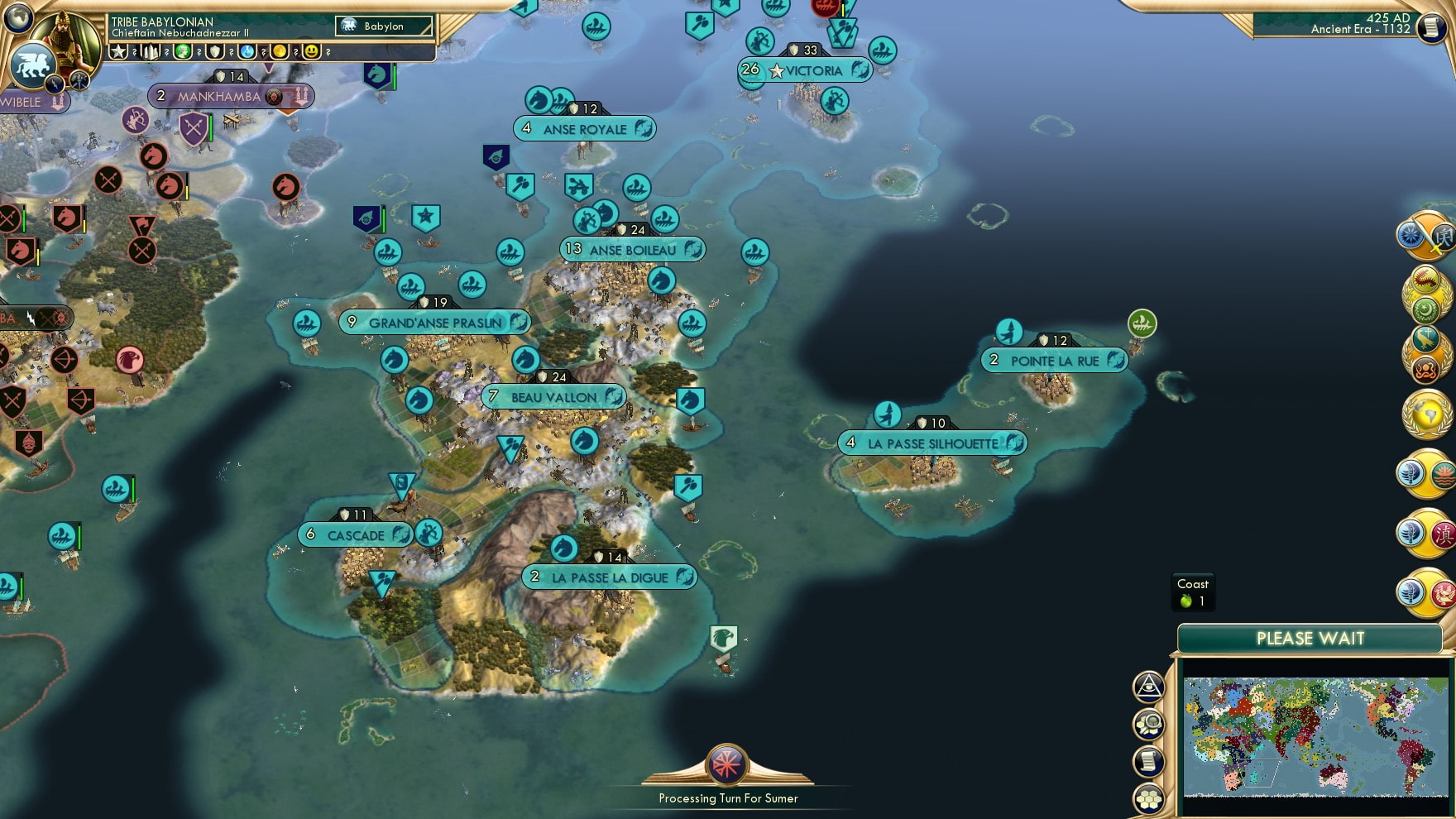Image resolution: width=1456 pixels, height=819 pixels.
Task: Click the Beau Vallon city banner
Action: (553, 397)
